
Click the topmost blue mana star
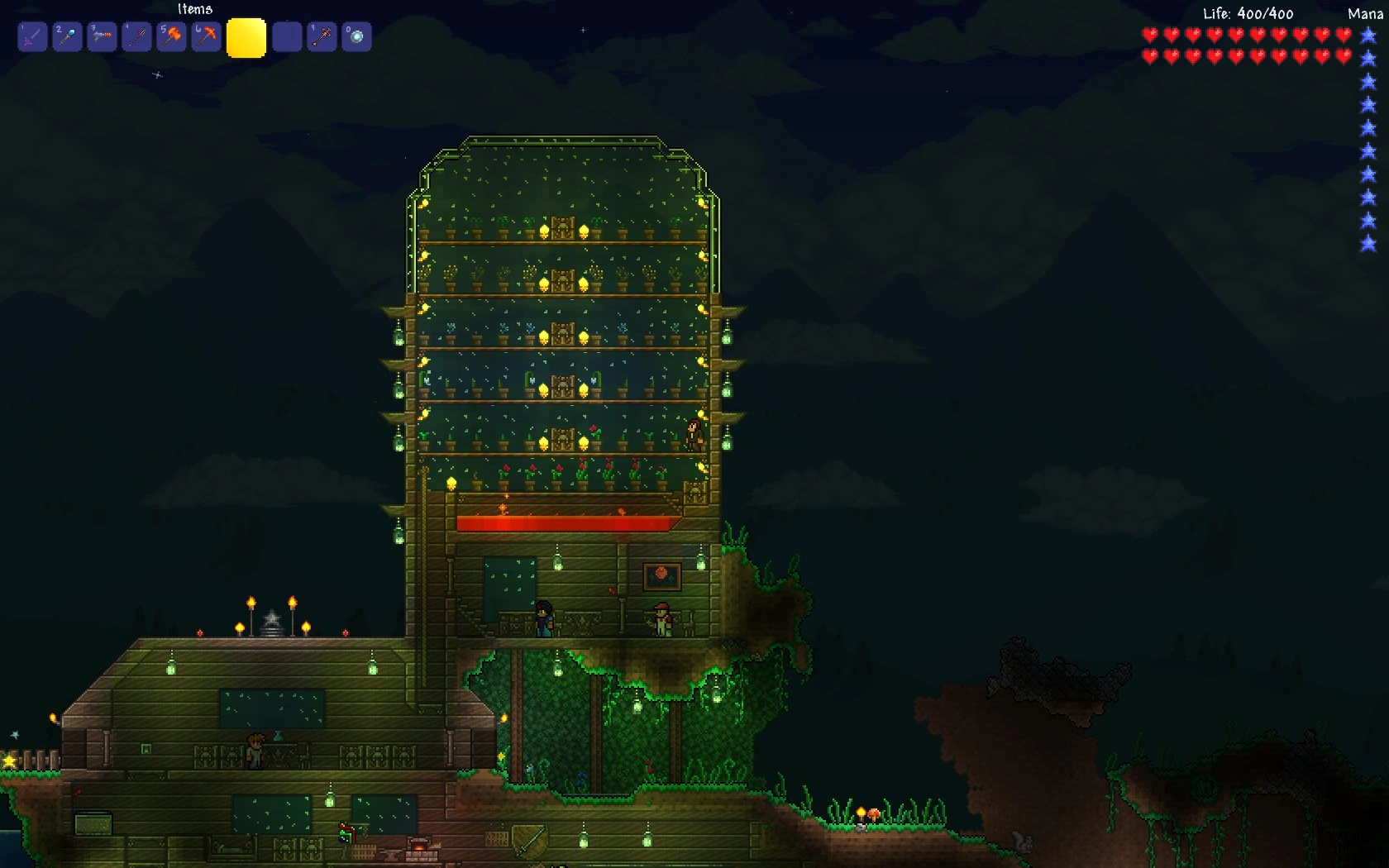pyautogui.click(x=1366, y=36)
